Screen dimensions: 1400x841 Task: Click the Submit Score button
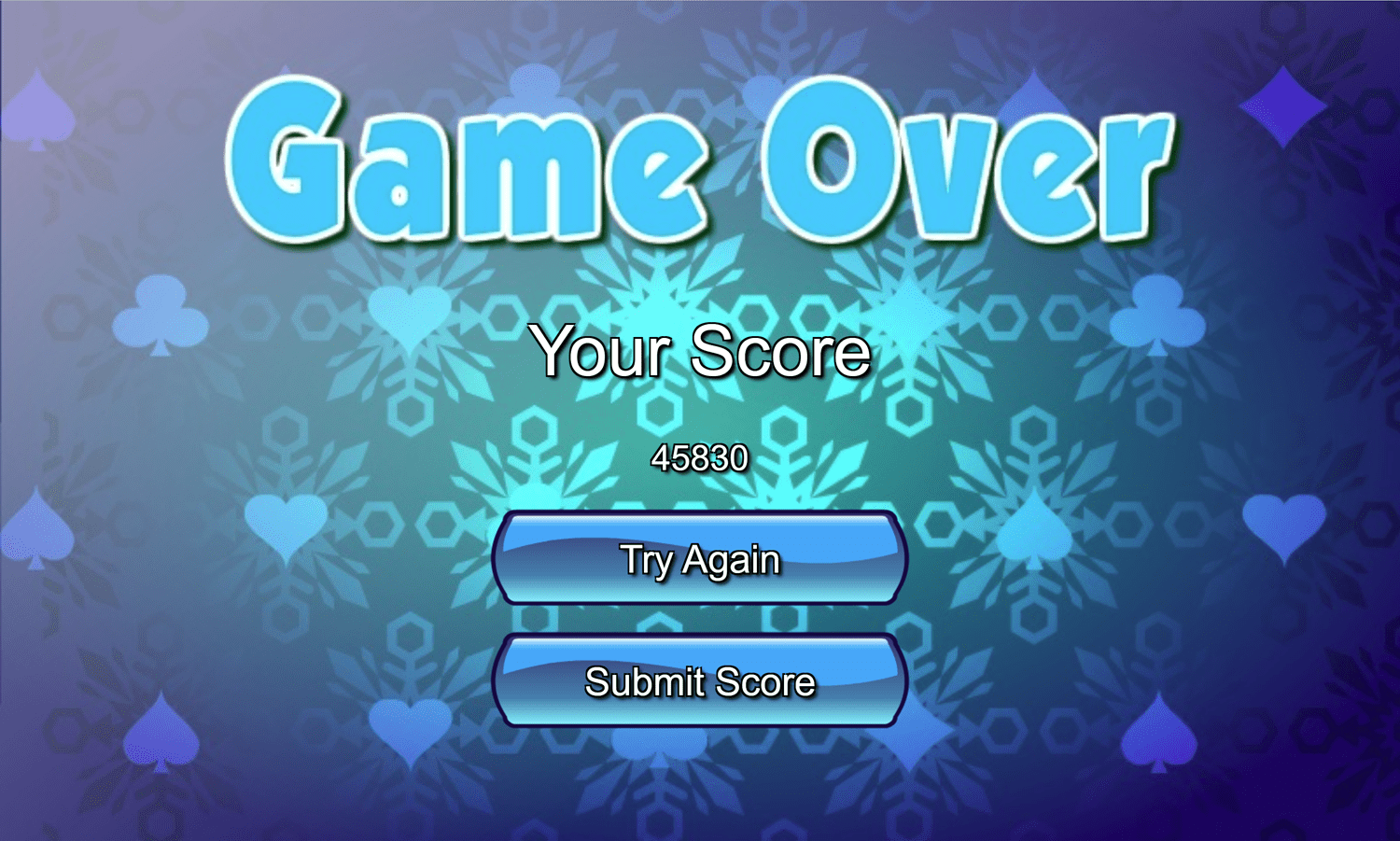tap(700, 682)
